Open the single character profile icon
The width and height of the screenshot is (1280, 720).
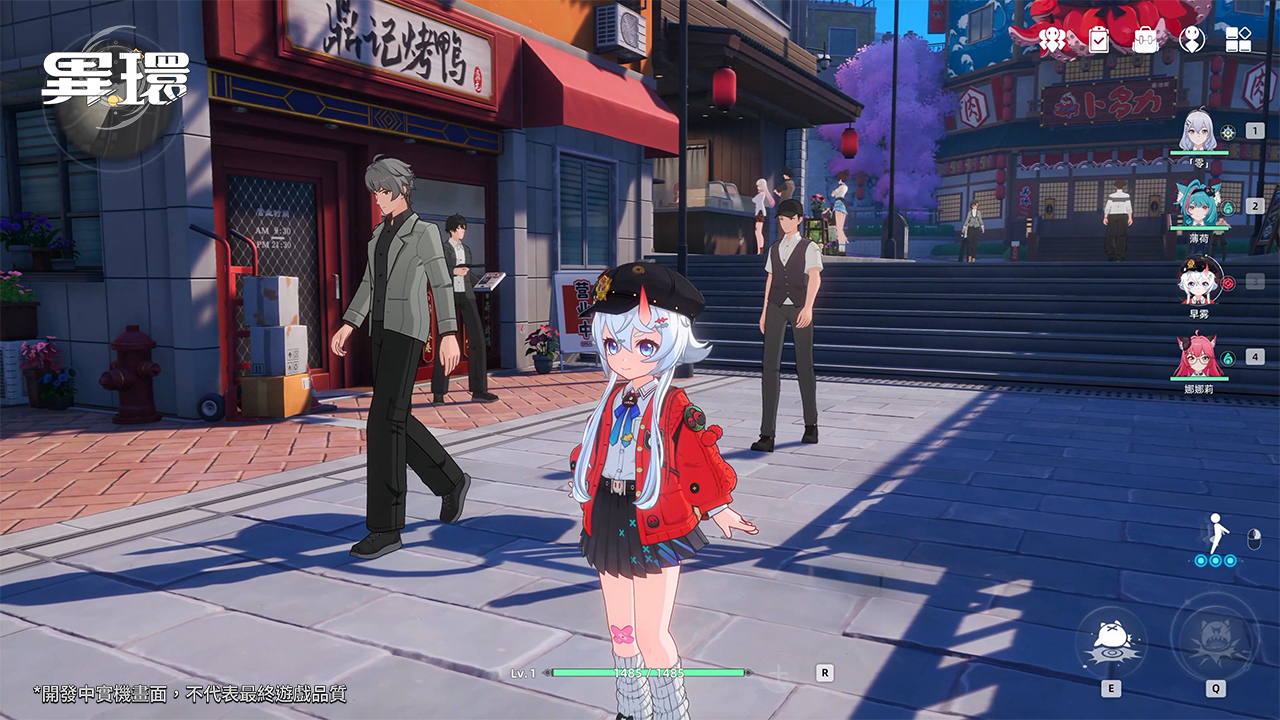[1192, 39]
